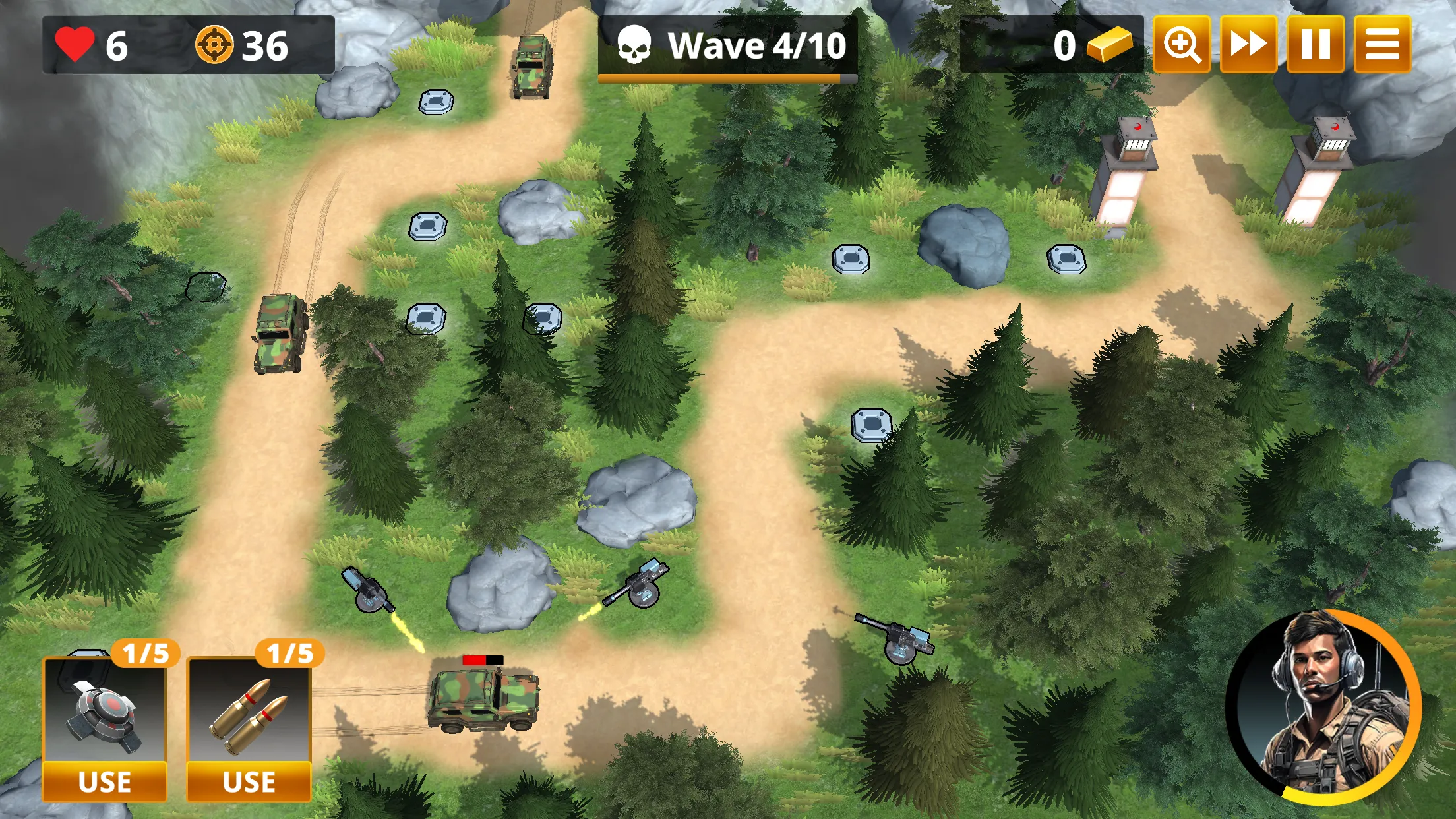The image size is (1456, 819).
Task: Click the Wave 4/10 header
Action: coord(756,45)
